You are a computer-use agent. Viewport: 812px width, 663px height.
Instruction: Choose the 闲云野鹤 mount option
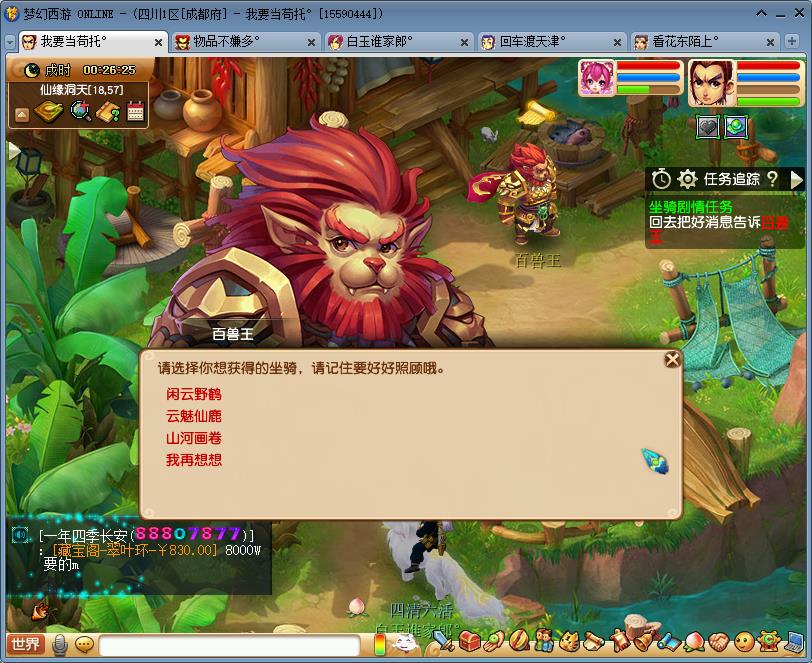[194, 394]
